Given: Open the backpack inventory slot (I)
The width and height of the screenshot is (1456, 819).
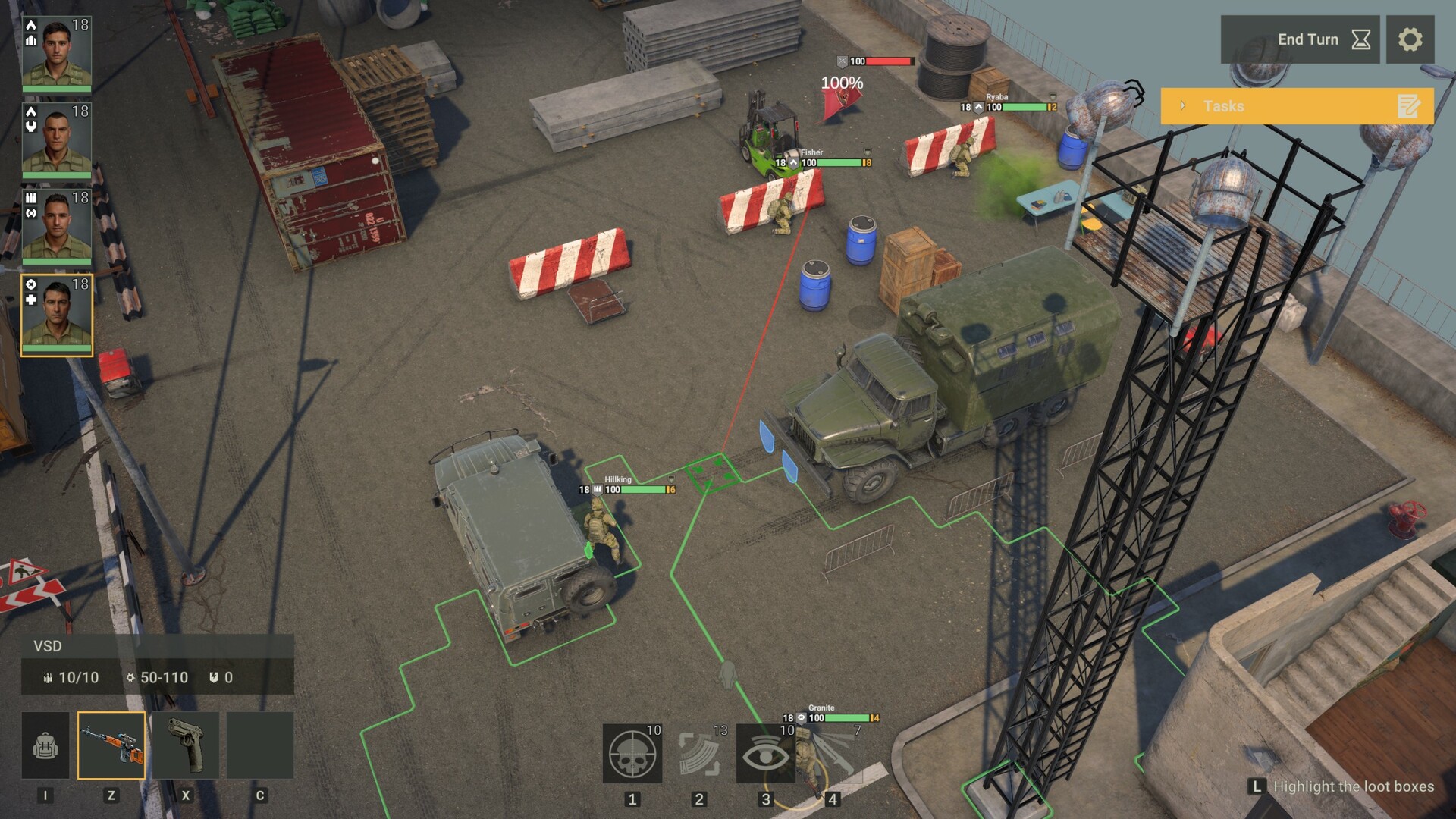Looking at the screenshot, I should coord(45,745).
